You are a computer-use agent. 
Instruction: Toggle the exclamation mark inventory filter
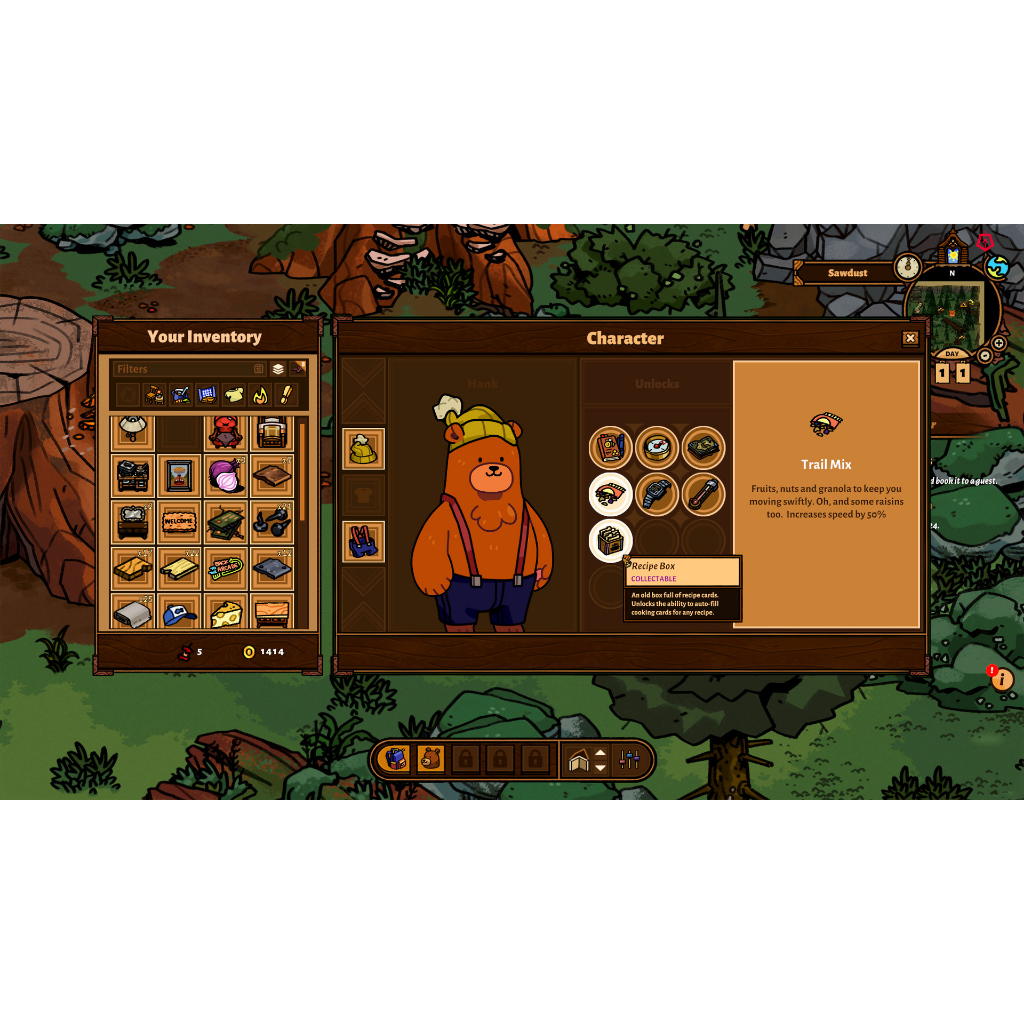point(287,395)
